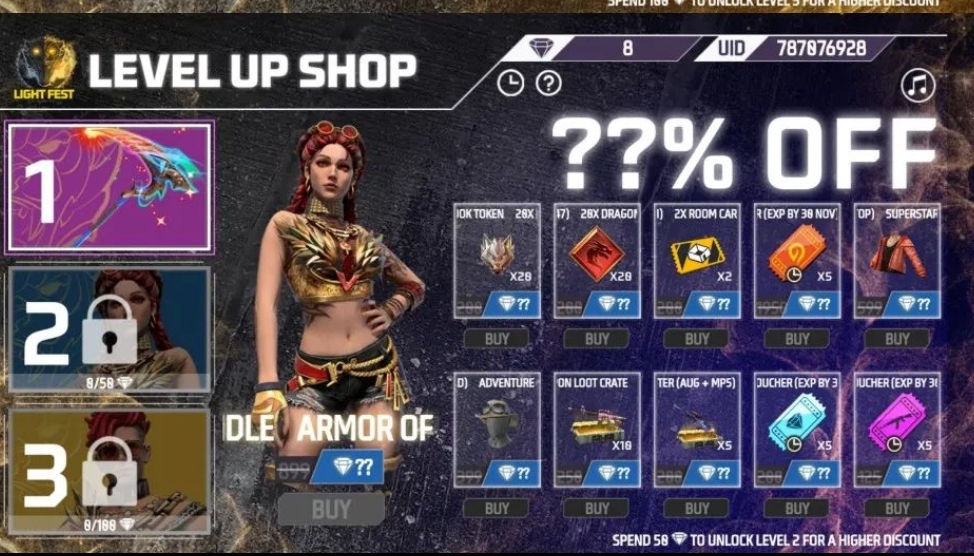Choose the red dragon x20 item

(597, 258)
